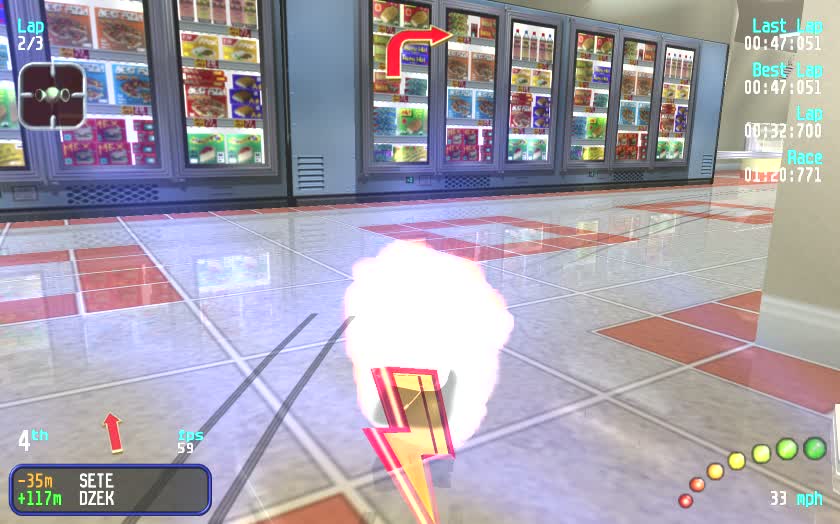
Task: Select the SETE row in the gap panel
Action: click(x=110, y=480)
